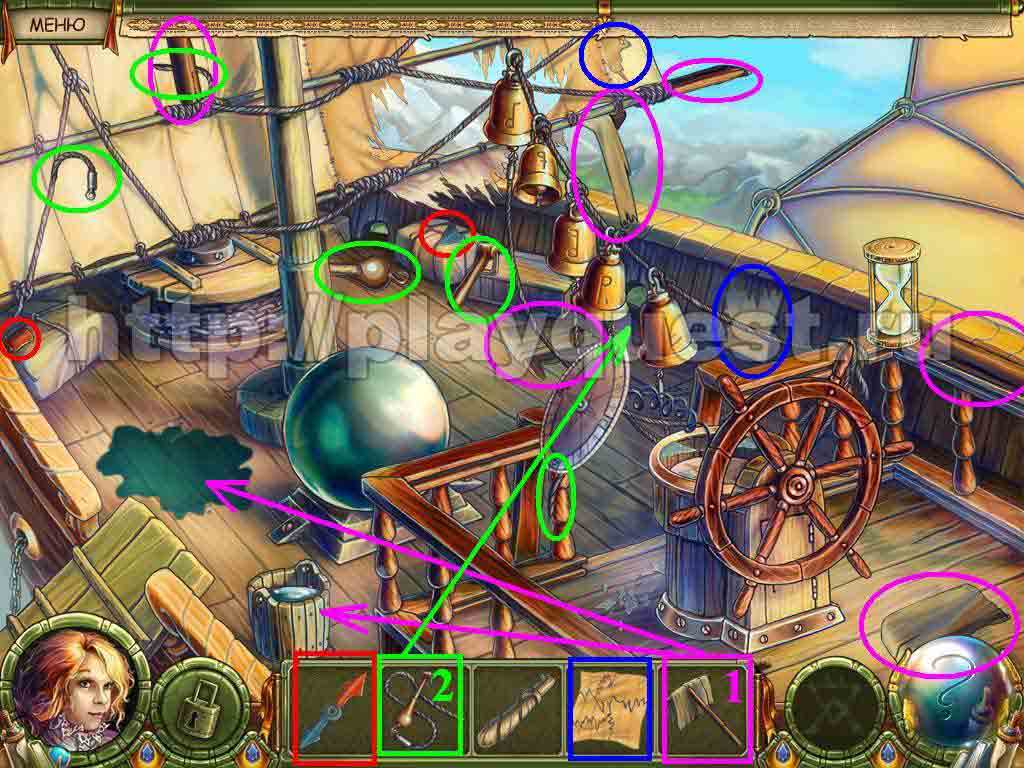Viewport: 1024px width, 768px height.
Task: Select the torn map piece slot
Action: pos(609,702)
